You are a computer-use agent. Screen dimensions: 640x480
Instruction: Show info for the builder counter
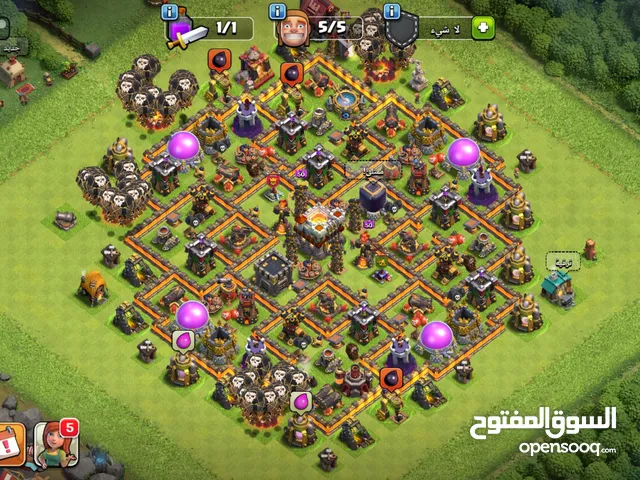[x=279, y=12]
